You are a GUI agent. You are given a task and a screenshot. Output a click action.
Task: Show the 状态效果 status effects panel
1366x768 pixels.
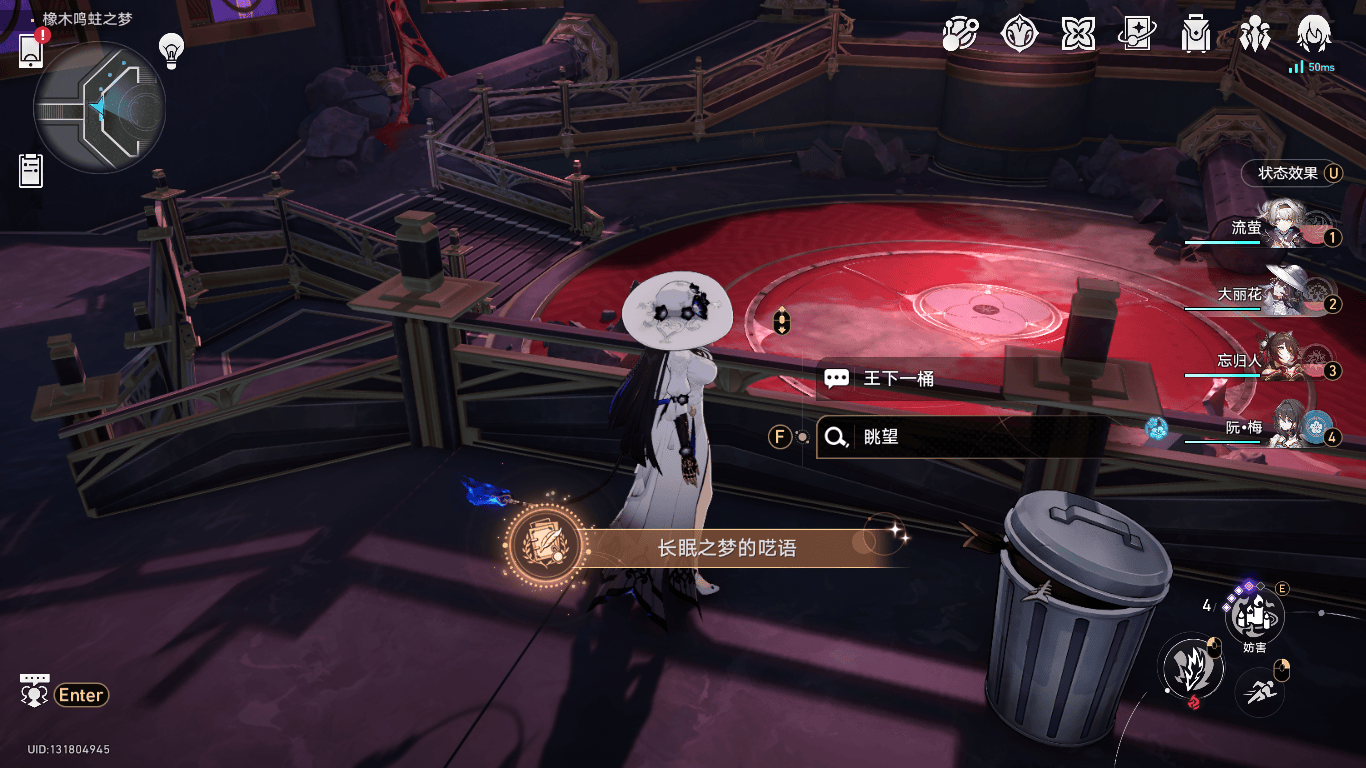coord(1291,173)
